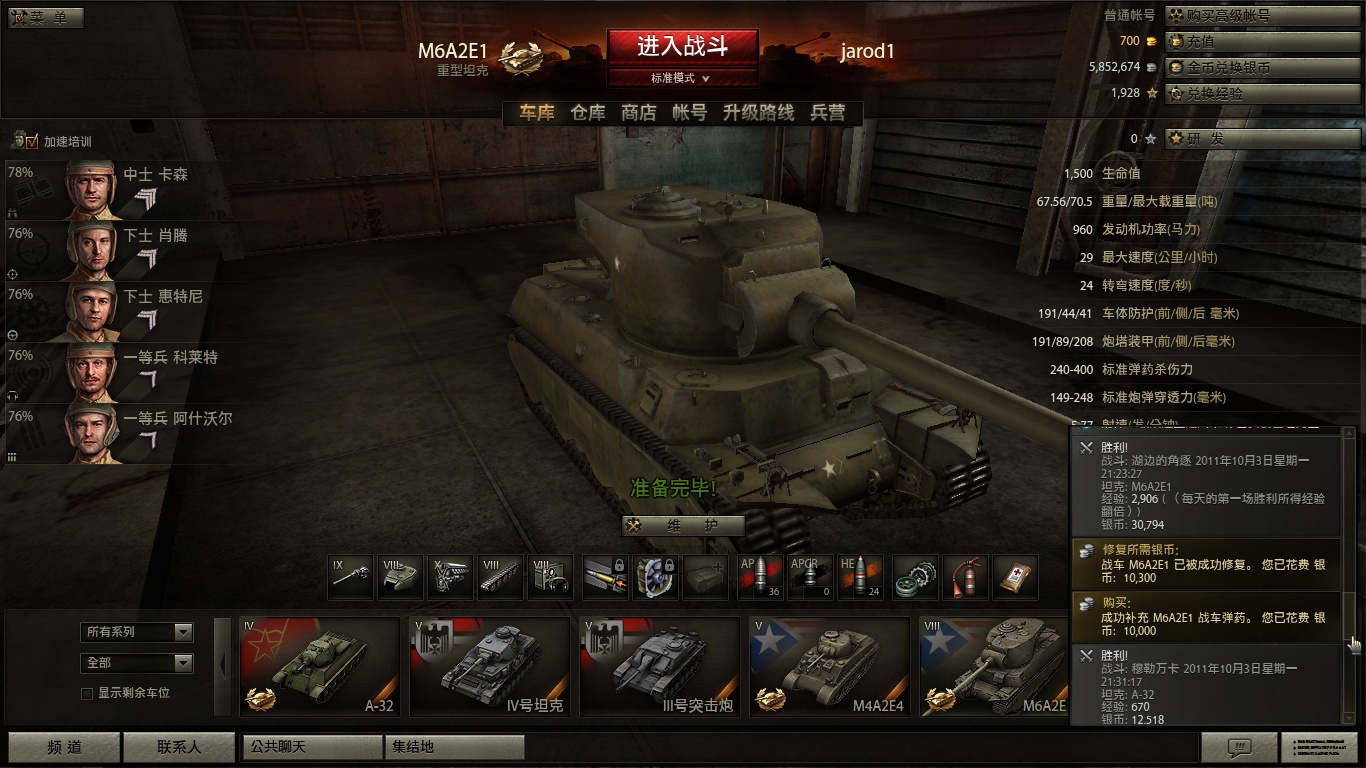Open the 频道 channels button
The width and height of the screenshot is (1366, 768).
[65, 747]
